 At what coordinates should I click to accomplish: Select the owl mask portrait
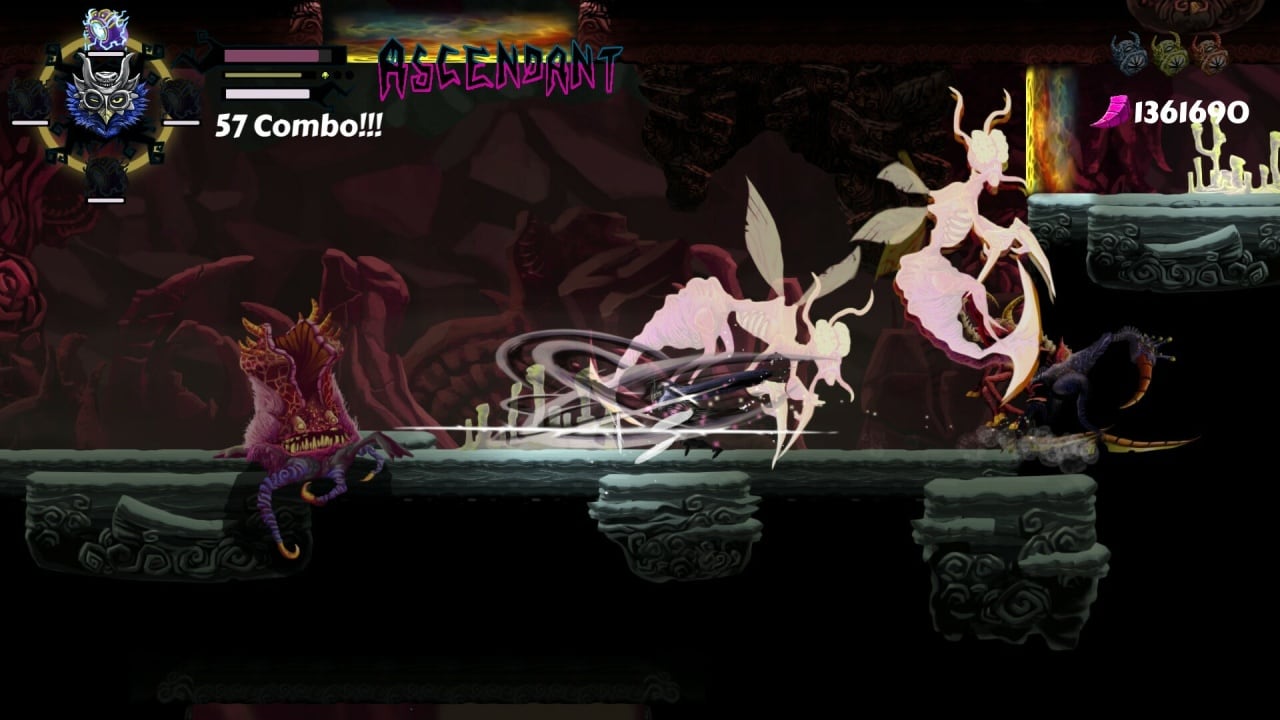coord(105,94)
